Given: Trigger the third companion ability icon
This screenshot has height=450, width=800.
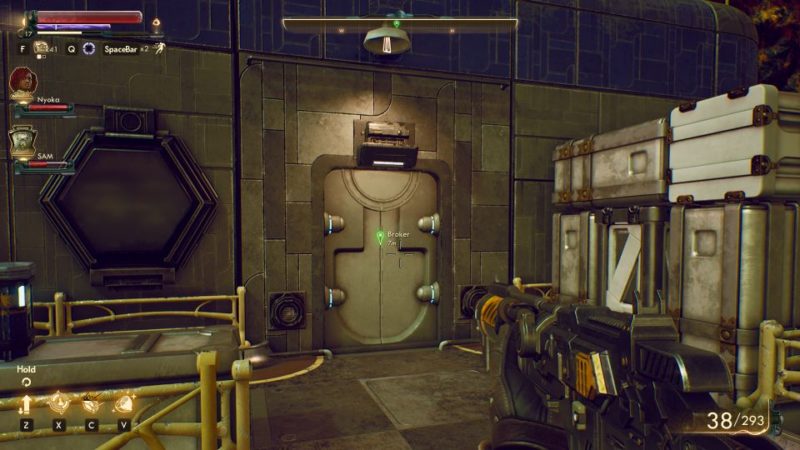Looking at the screenshot, I should (91, 403).
